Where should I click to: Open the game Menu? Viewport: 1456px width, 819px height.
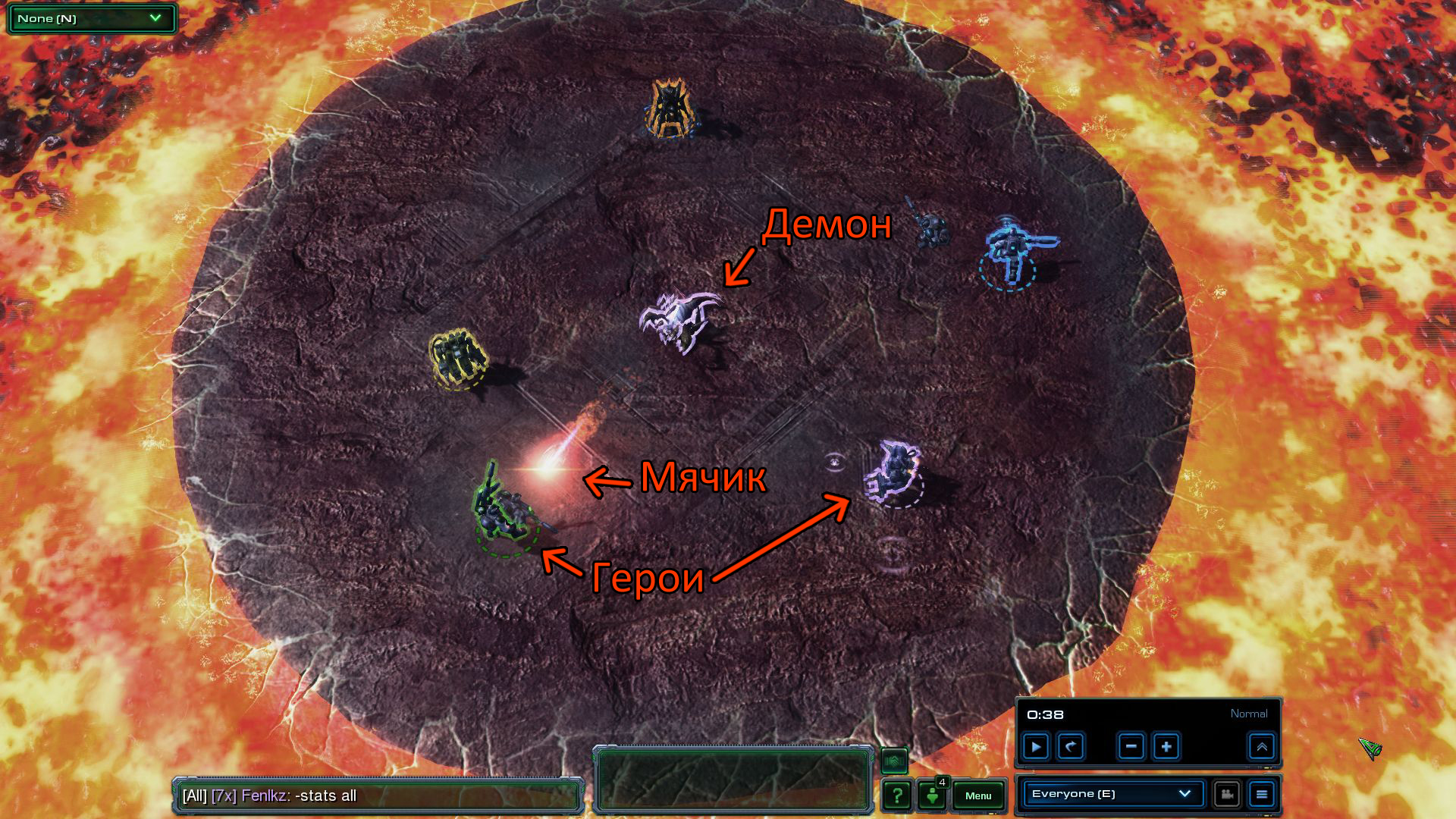[978, 795]
